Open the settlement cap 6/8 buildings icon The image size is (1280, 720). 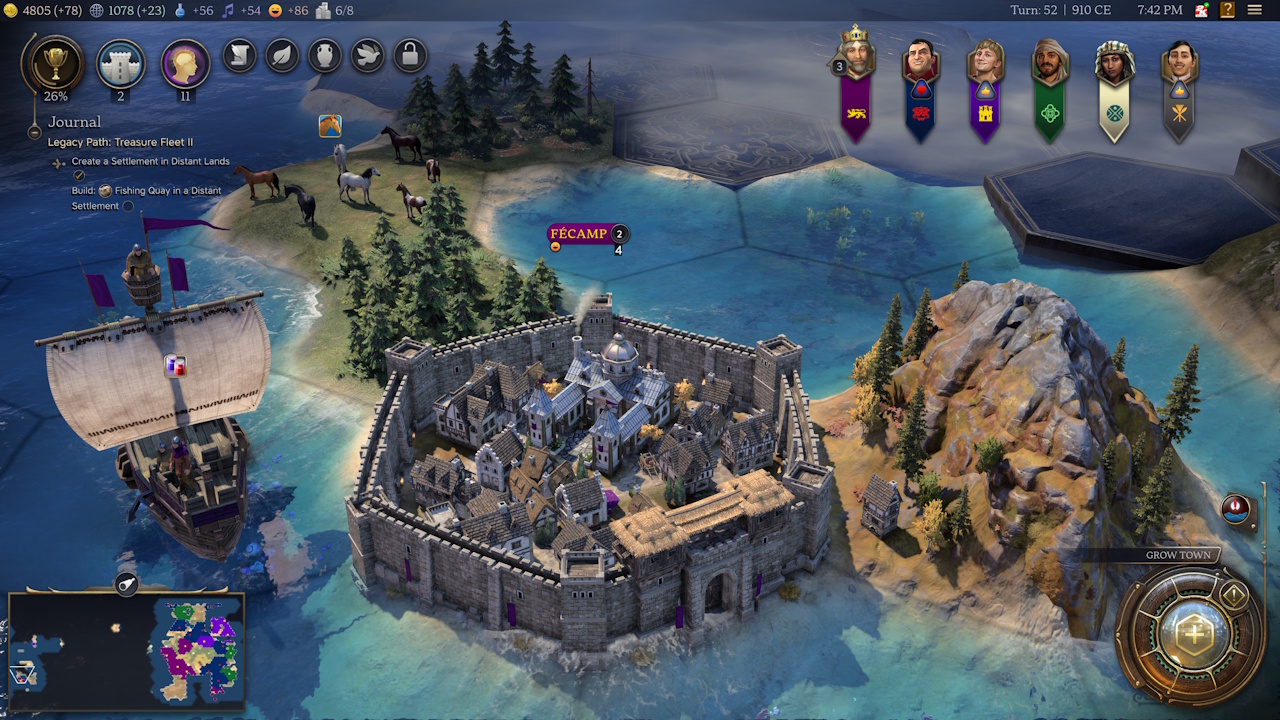[x=323, y=11]
